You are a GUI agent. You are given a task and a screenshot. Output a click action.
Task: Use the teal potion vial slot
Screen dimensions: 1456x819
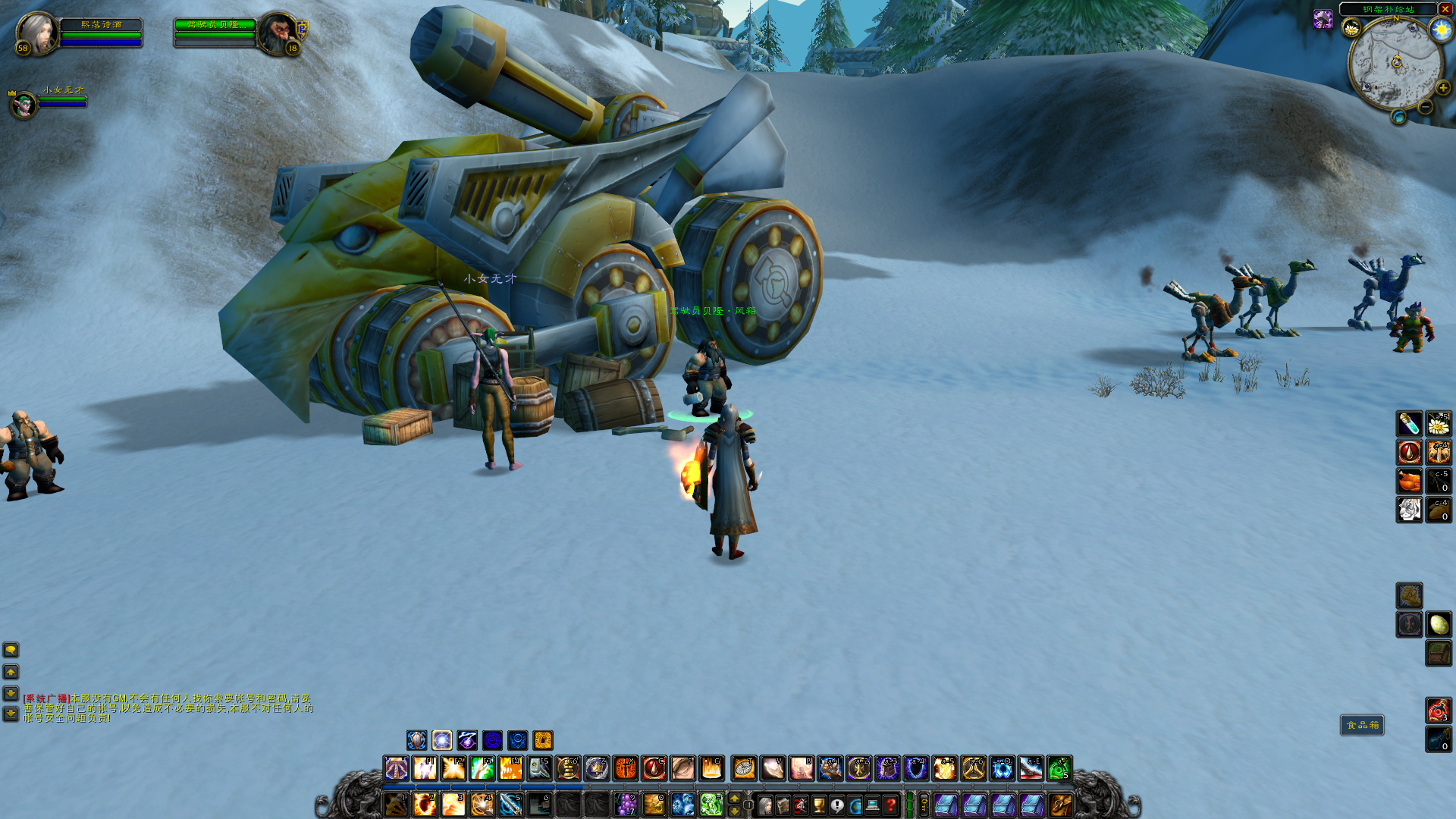click(x=1409, y=423)
